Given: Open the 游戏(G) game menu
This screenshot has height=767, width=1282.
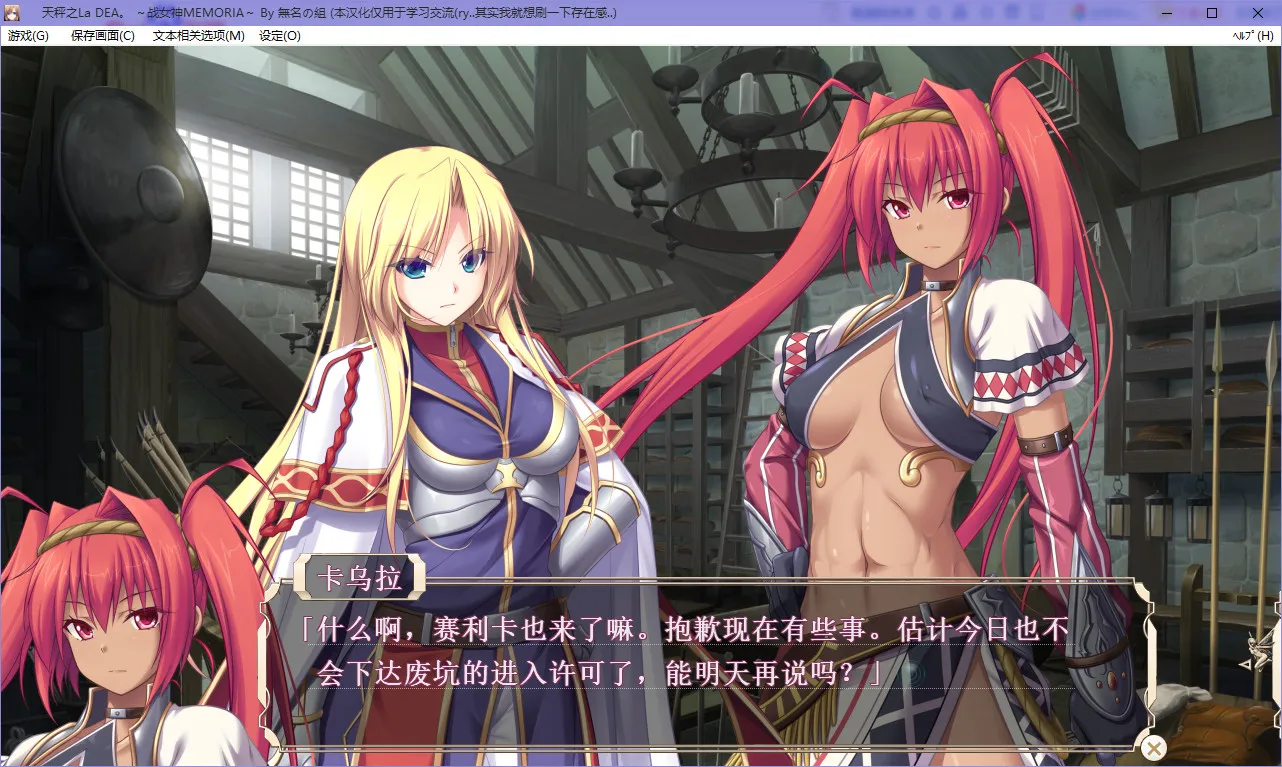Looking at the screenshot, I should pyautogui.click(x=26, y=35).
